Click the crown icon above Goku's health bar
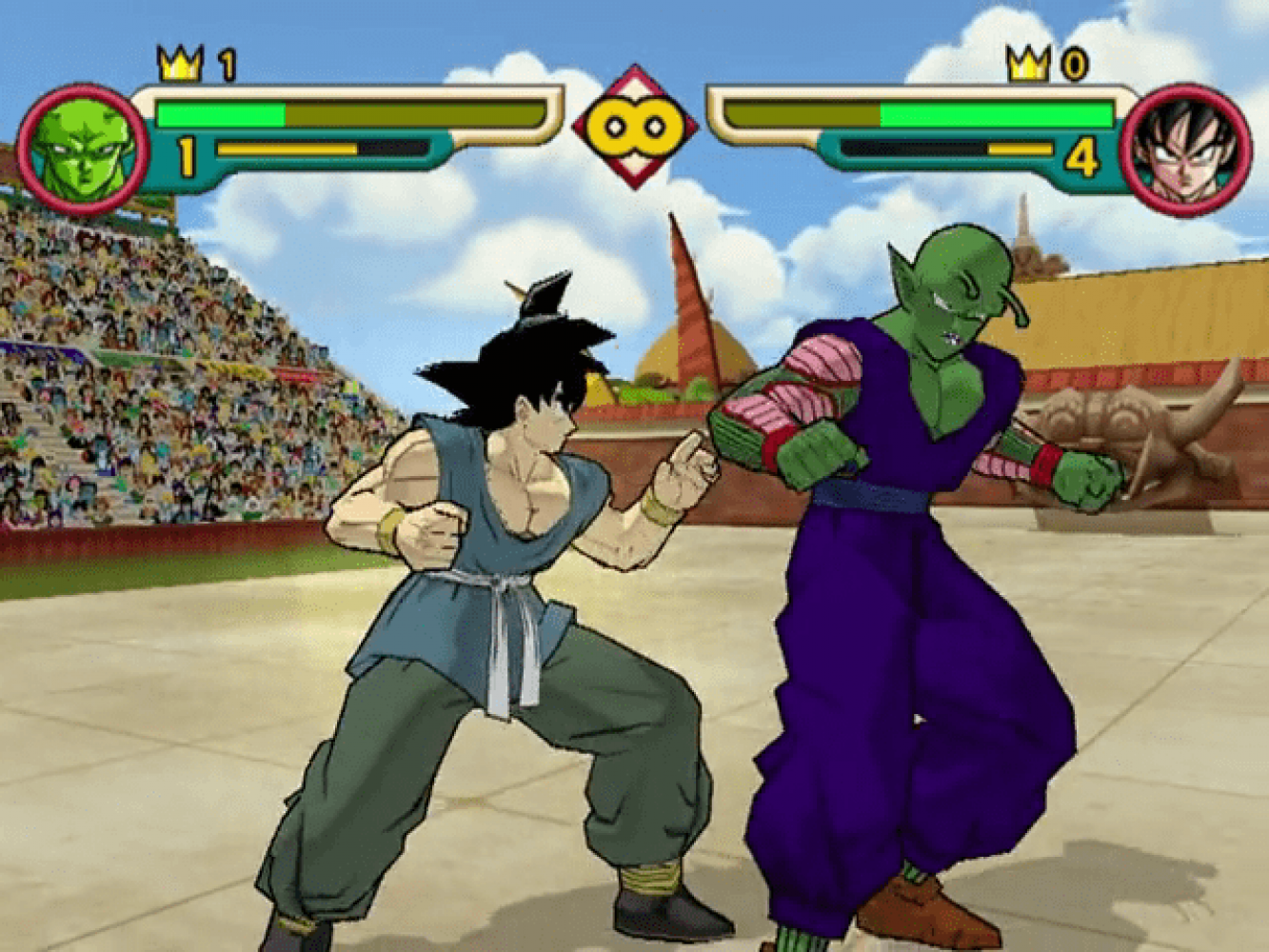Viewport: 1269px width, 952px height. tap(1028, 65)
